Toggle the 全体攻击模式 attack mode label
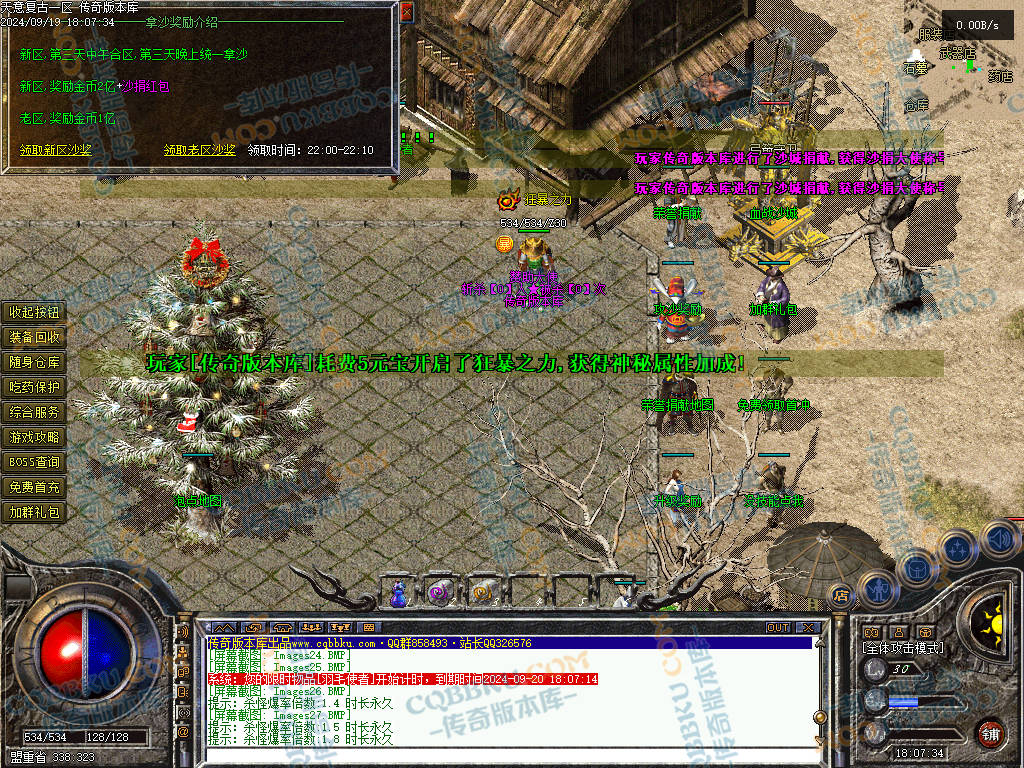Image resolution: width=1024 pixels, height=768 pixels. click(x=902, y=648)
